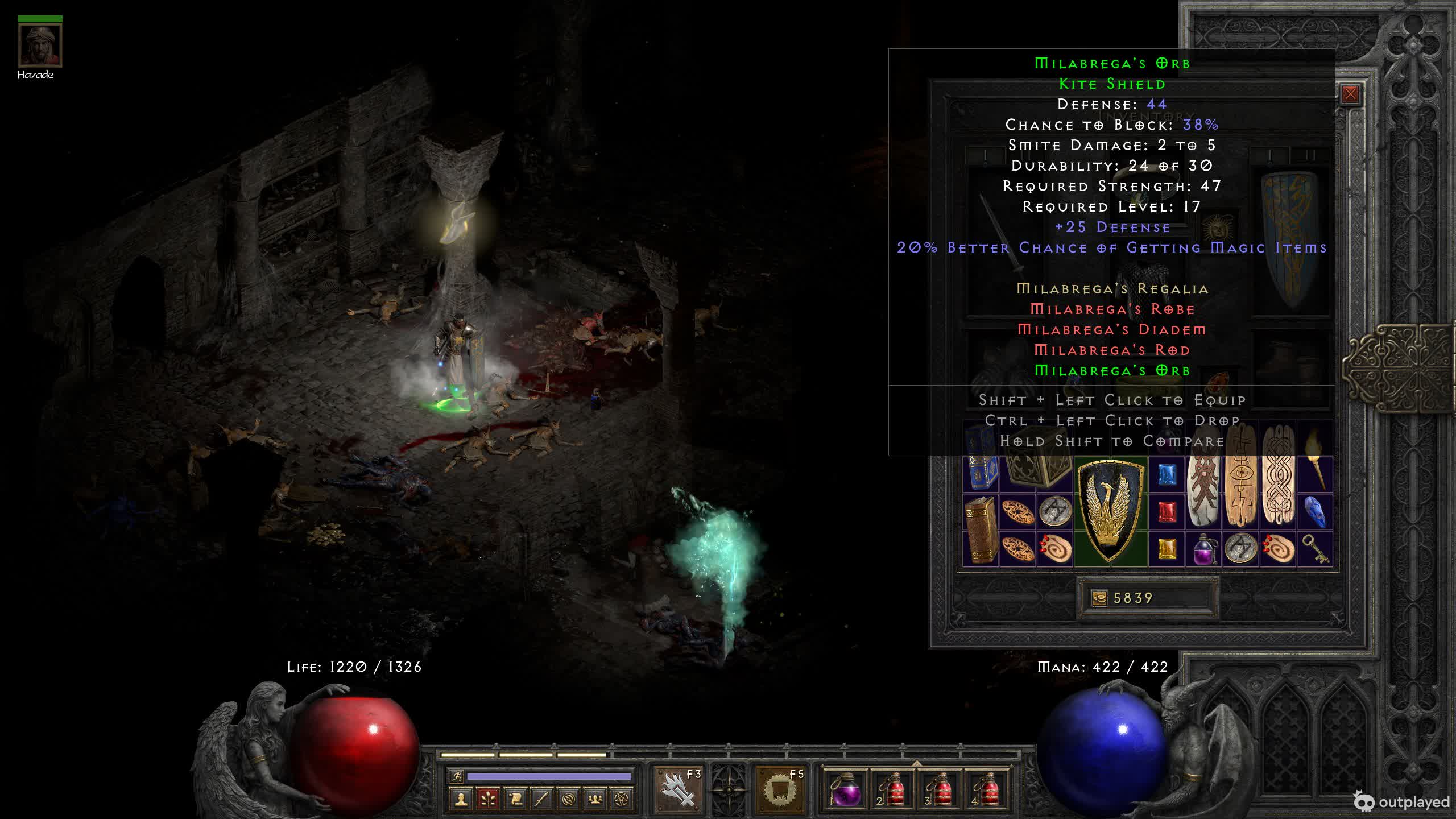Select Milabrega's Orb kite shield
The width and height of the screenshot is (1456, 819).
coord(1110,512)
